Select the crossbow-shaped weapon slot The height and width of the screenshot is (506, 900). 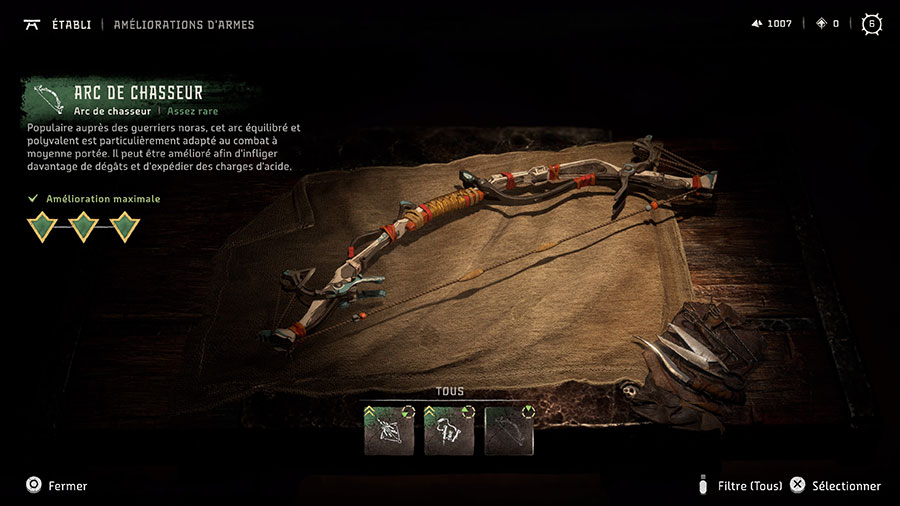(389, 430)
